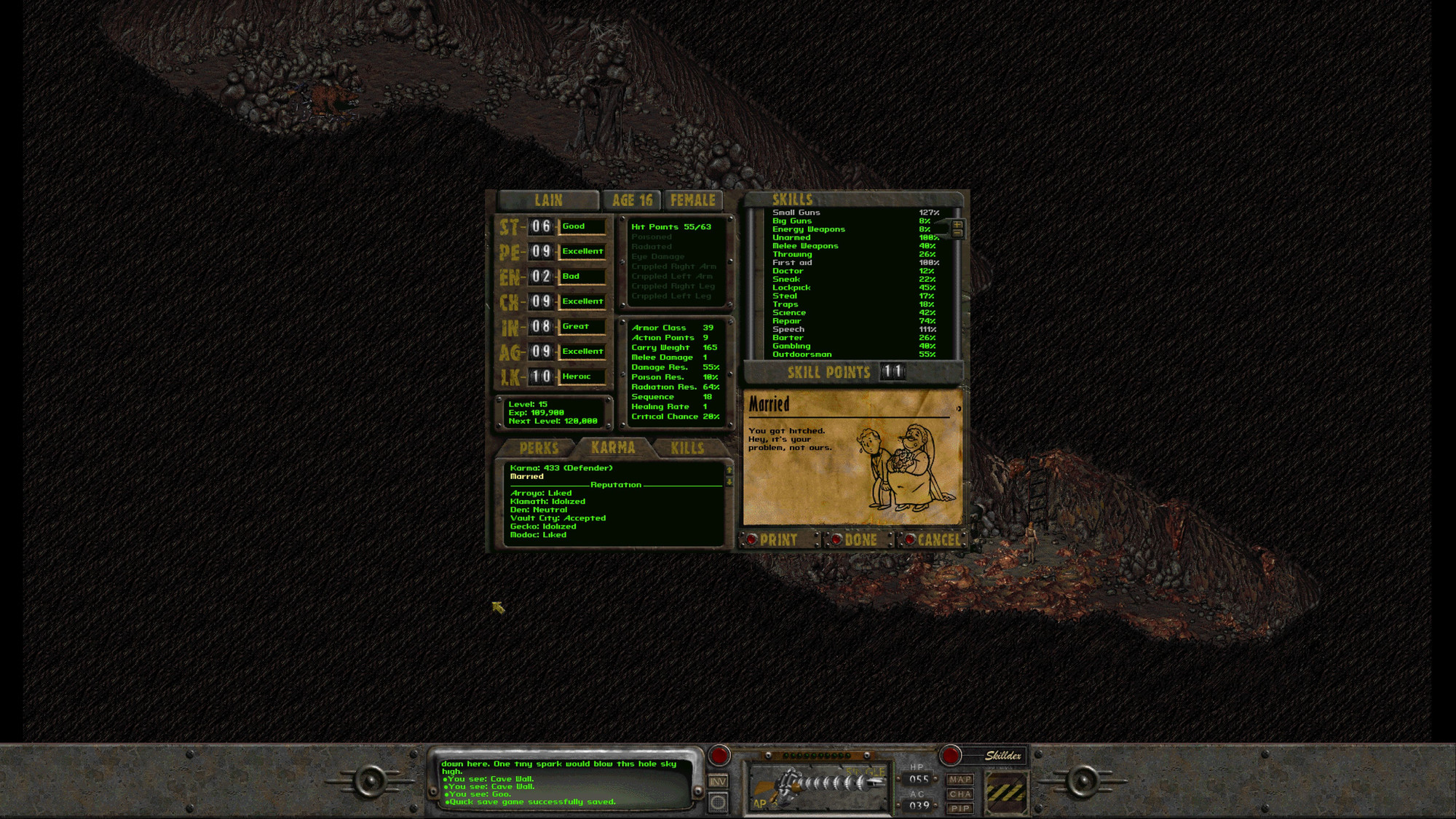Select the Lockpick skill entry

click(x=791, y=287)
